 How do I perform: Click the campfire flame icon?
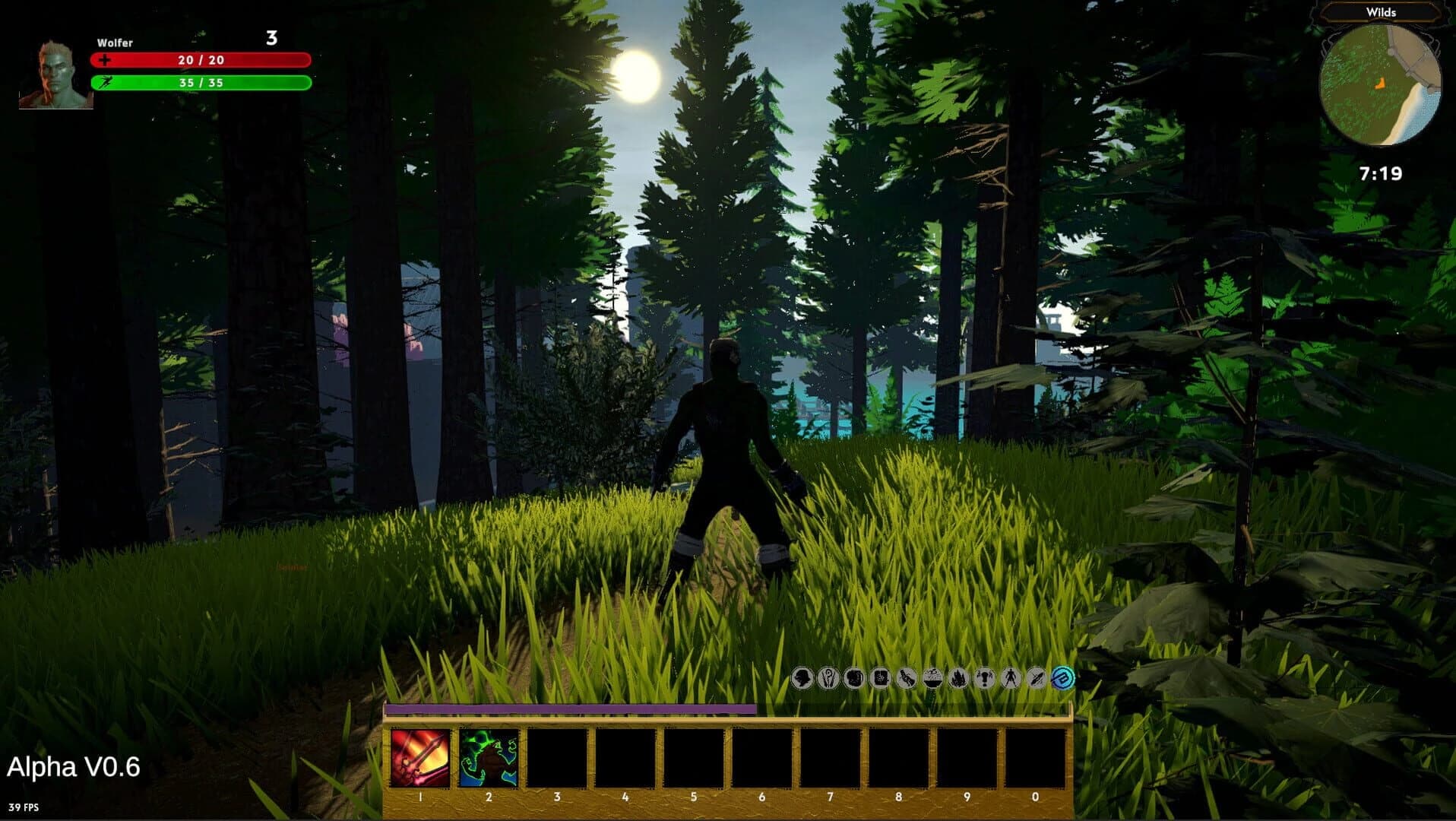(x=957, y=679)
